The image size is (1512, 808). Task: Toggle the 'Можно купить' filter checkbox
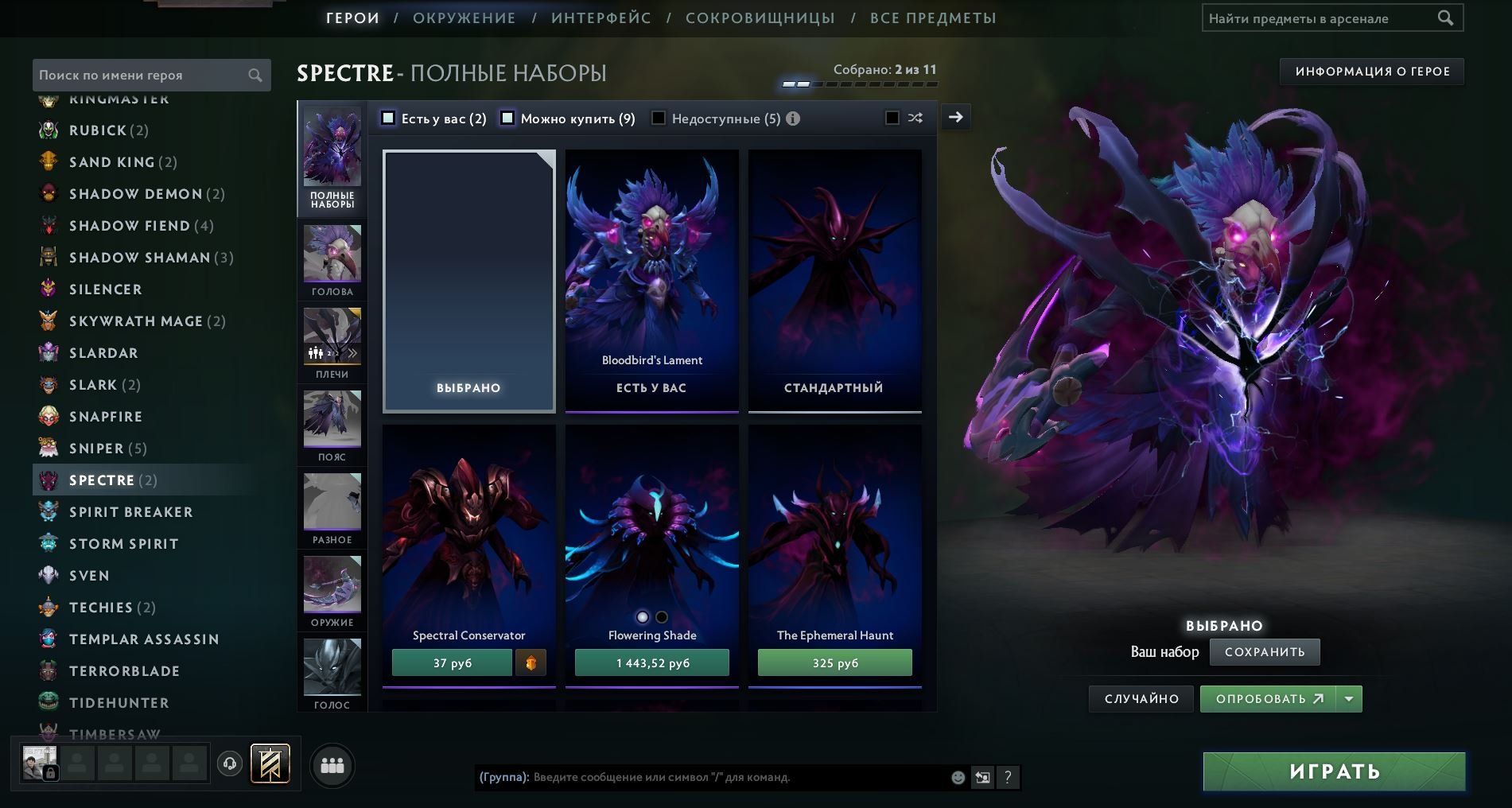[507, 118]
